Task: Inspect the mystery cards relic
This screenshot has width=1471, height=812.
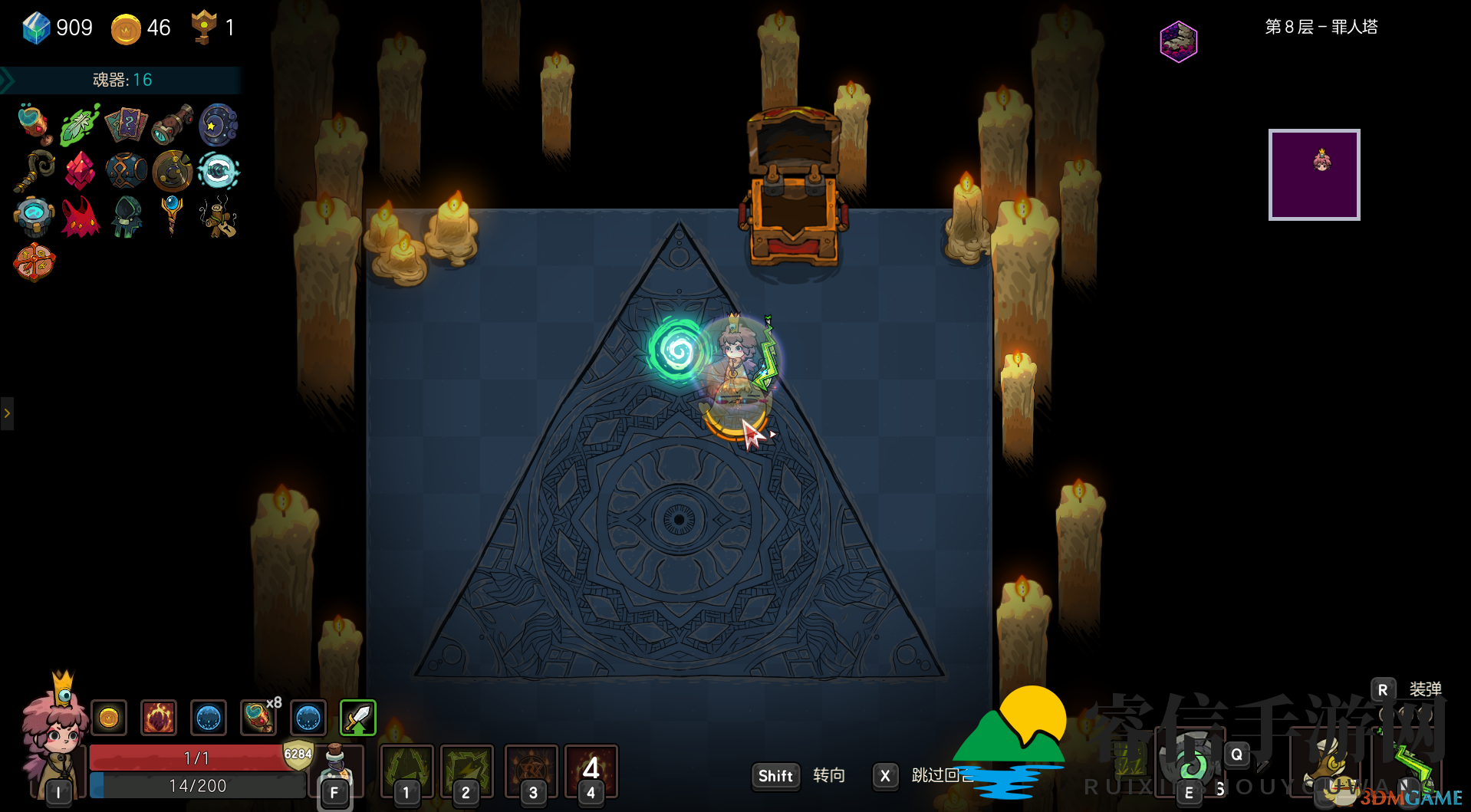Action: 126,125
